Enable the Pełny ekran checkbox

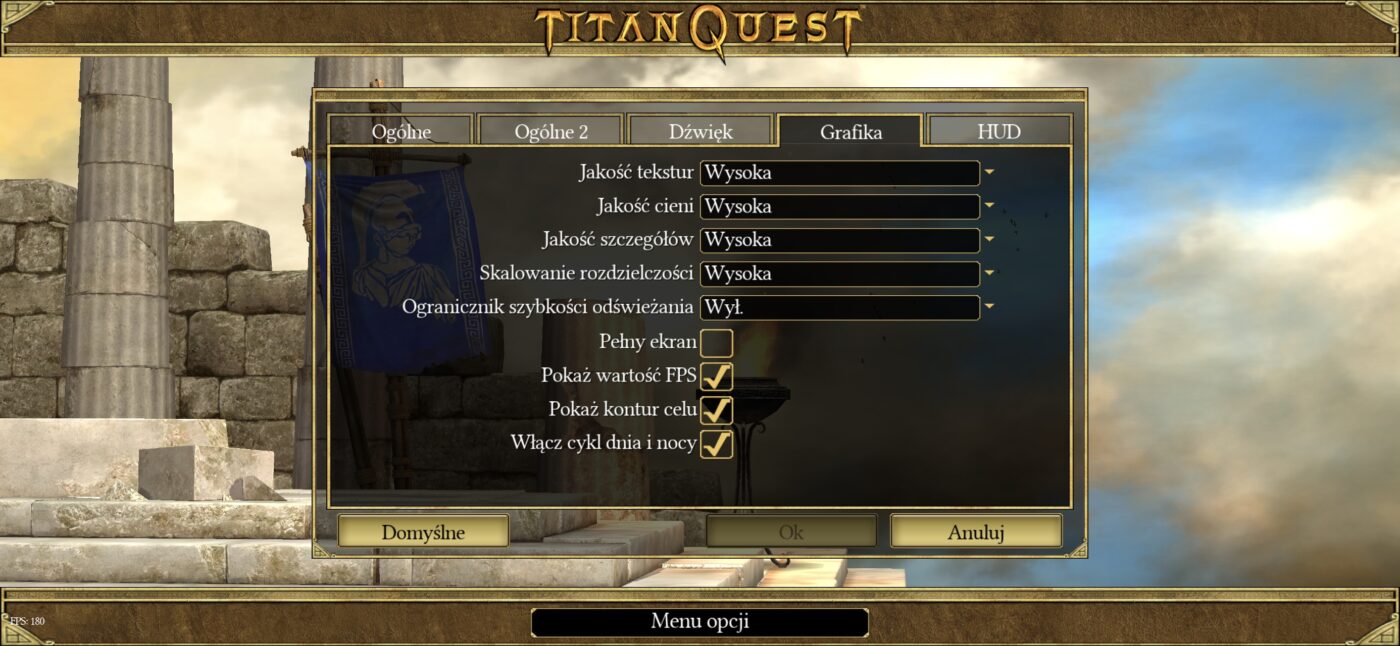[716, 343]
